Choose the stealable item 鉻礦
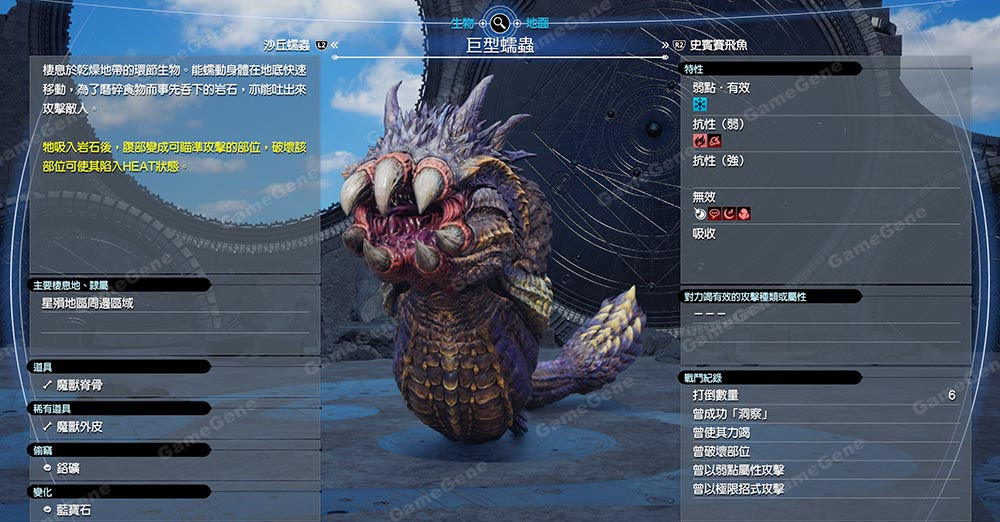This screenshot has height=522, width=1000. [68, 468]
